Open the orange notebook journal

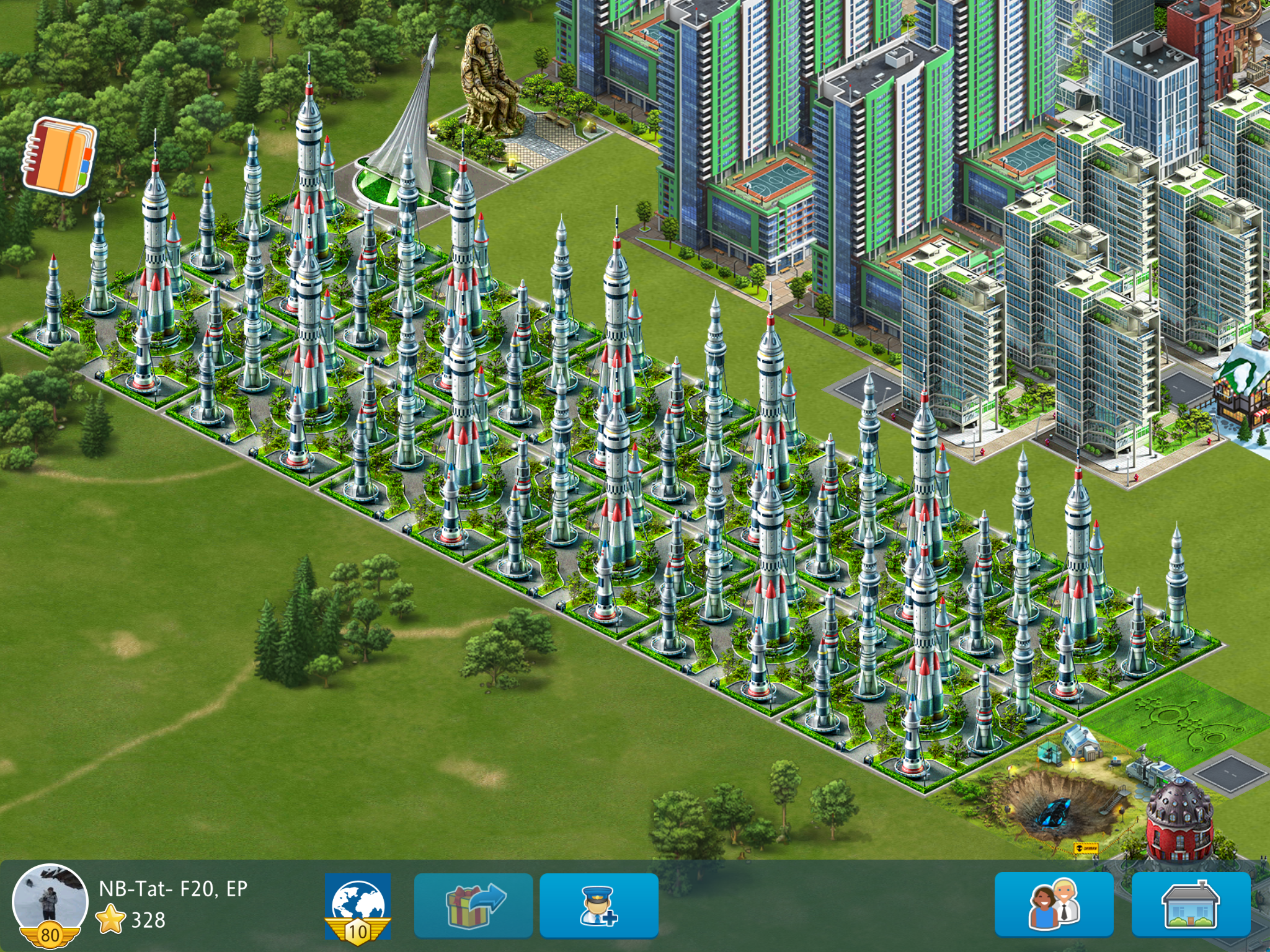point(59,156)
